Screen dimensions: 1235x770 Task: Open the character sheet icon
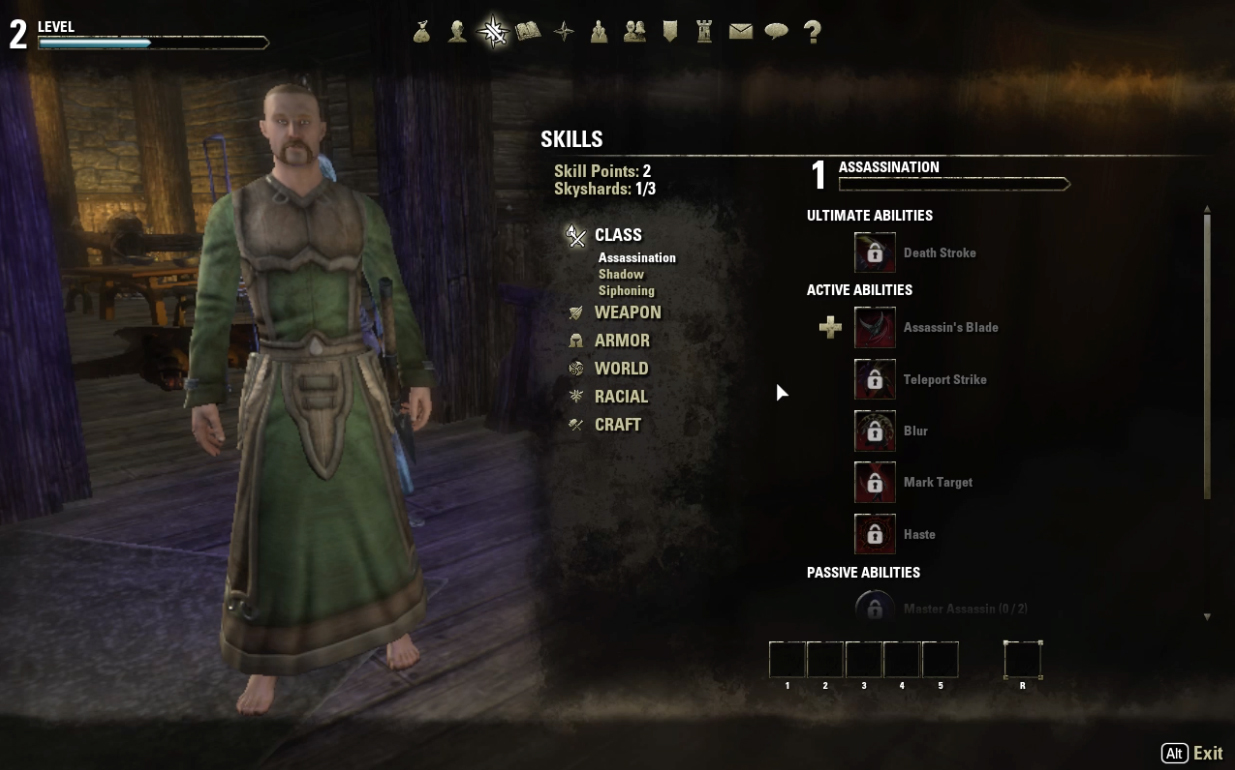click(457, 32)
